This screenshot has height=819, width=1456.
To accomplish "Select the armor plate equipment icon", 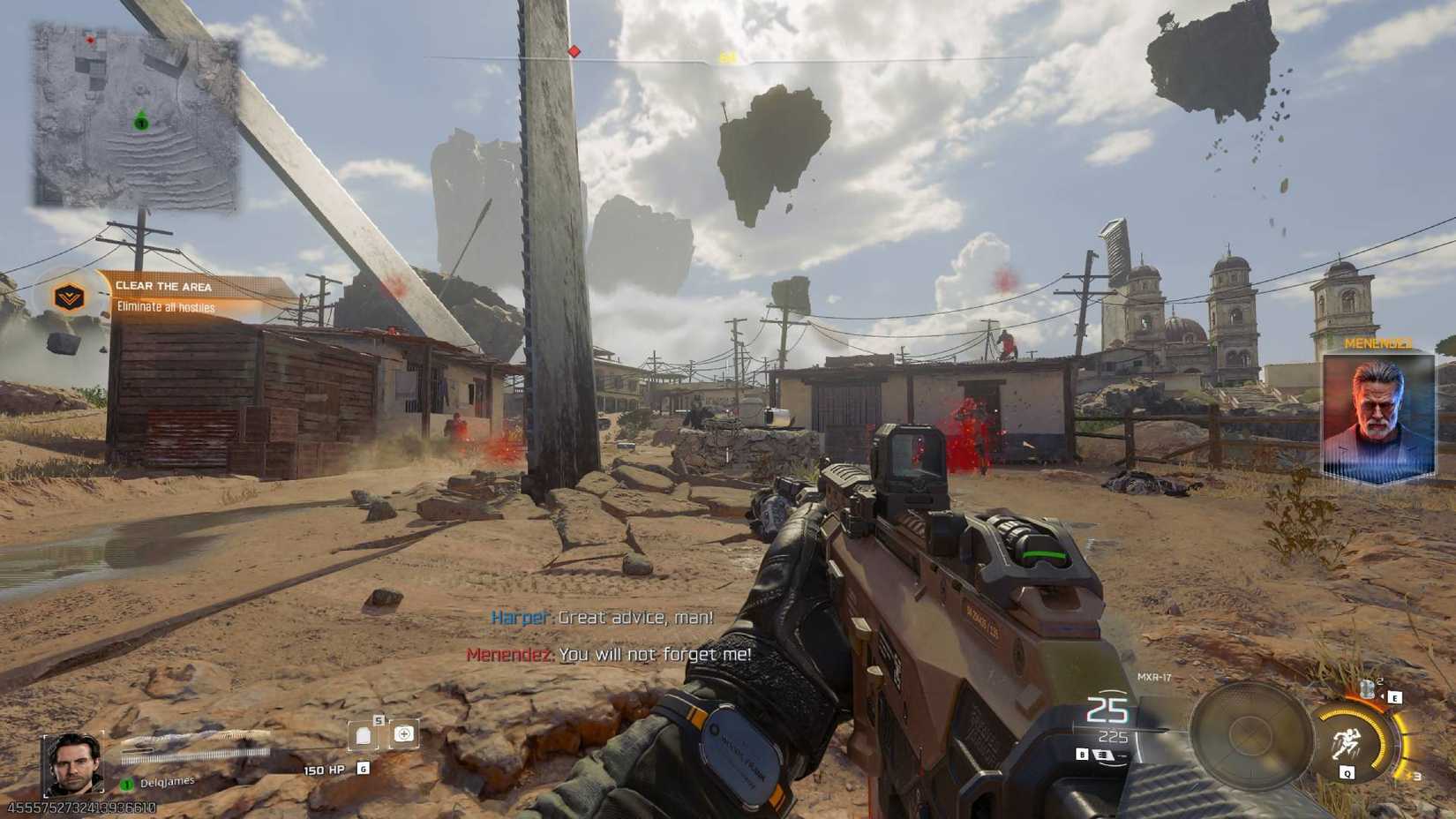I will pyautogui.click(x=364, y=733).
